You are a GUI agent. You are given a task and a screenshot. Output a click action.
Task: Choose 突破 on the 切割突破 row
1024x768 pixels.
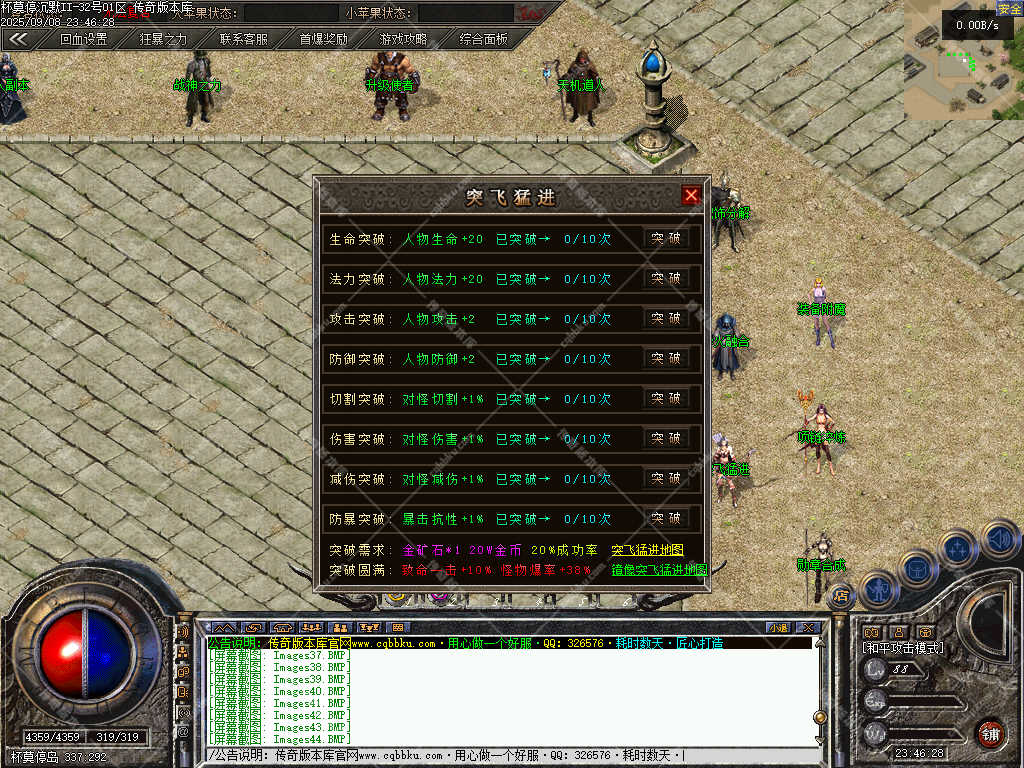[665, 399]
